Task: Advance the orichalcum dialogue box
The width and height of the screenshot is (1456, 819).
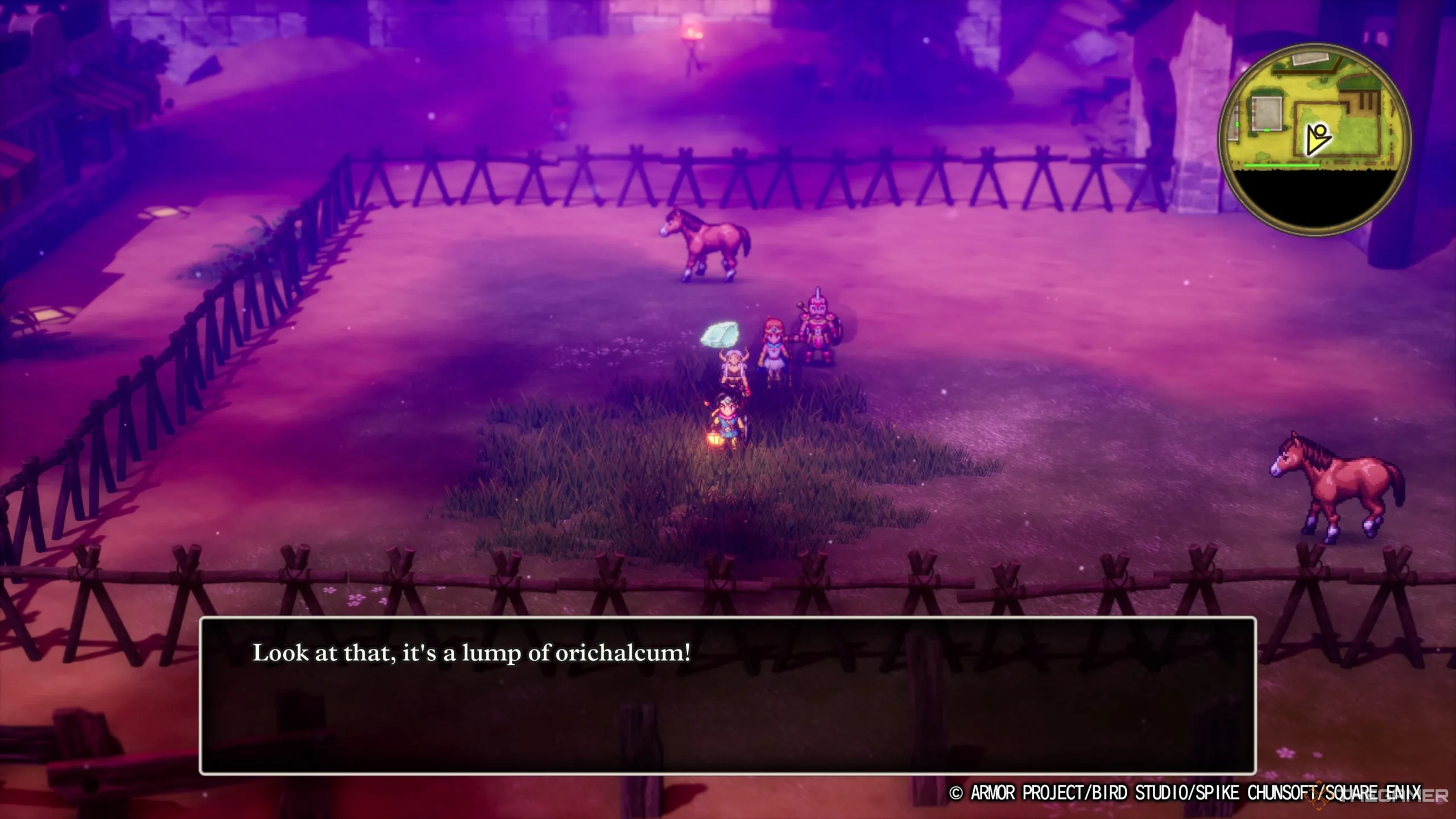Action: pos(727,695)
